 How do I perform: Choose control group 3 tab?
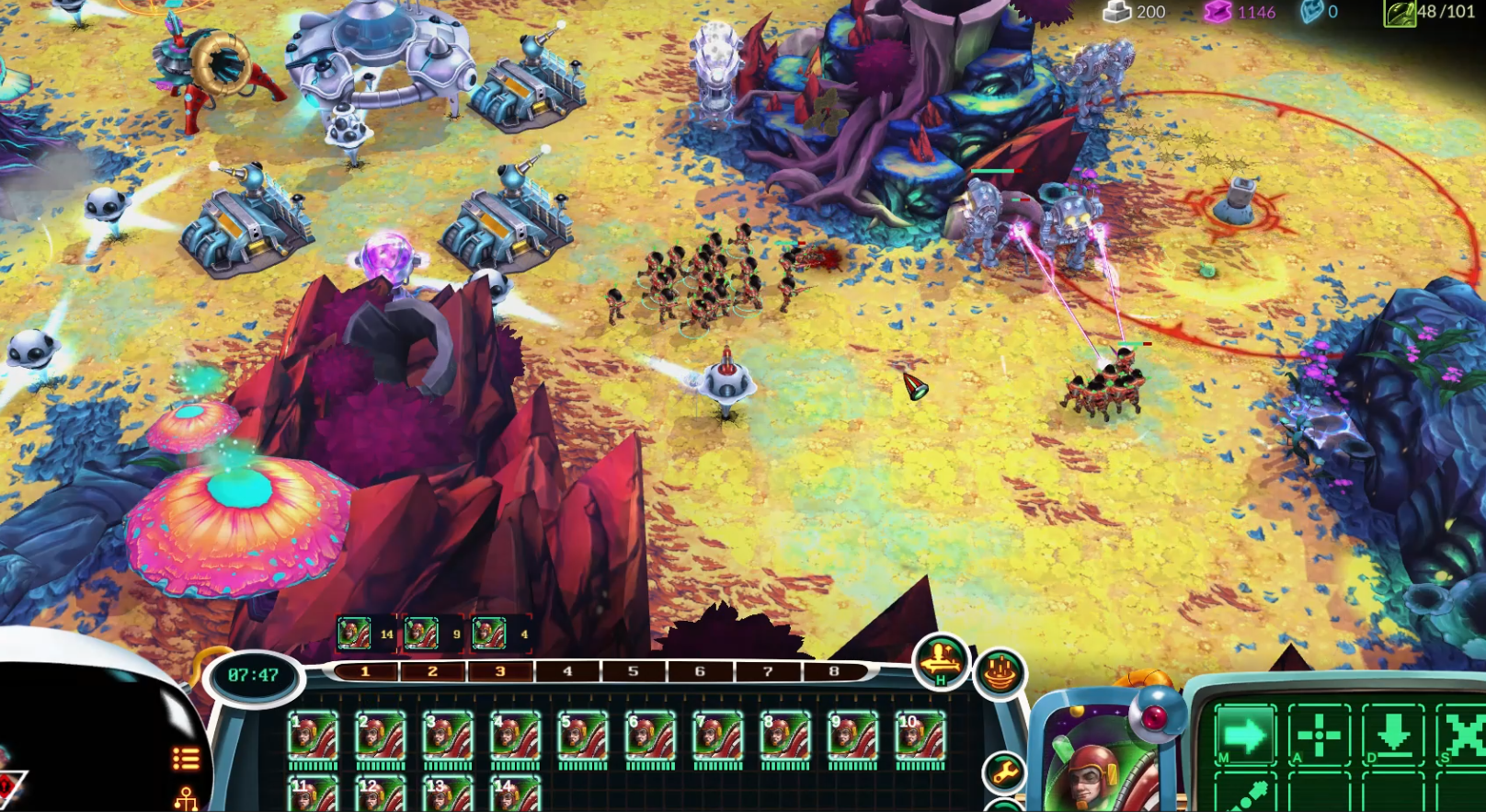(x=500, y=672)
